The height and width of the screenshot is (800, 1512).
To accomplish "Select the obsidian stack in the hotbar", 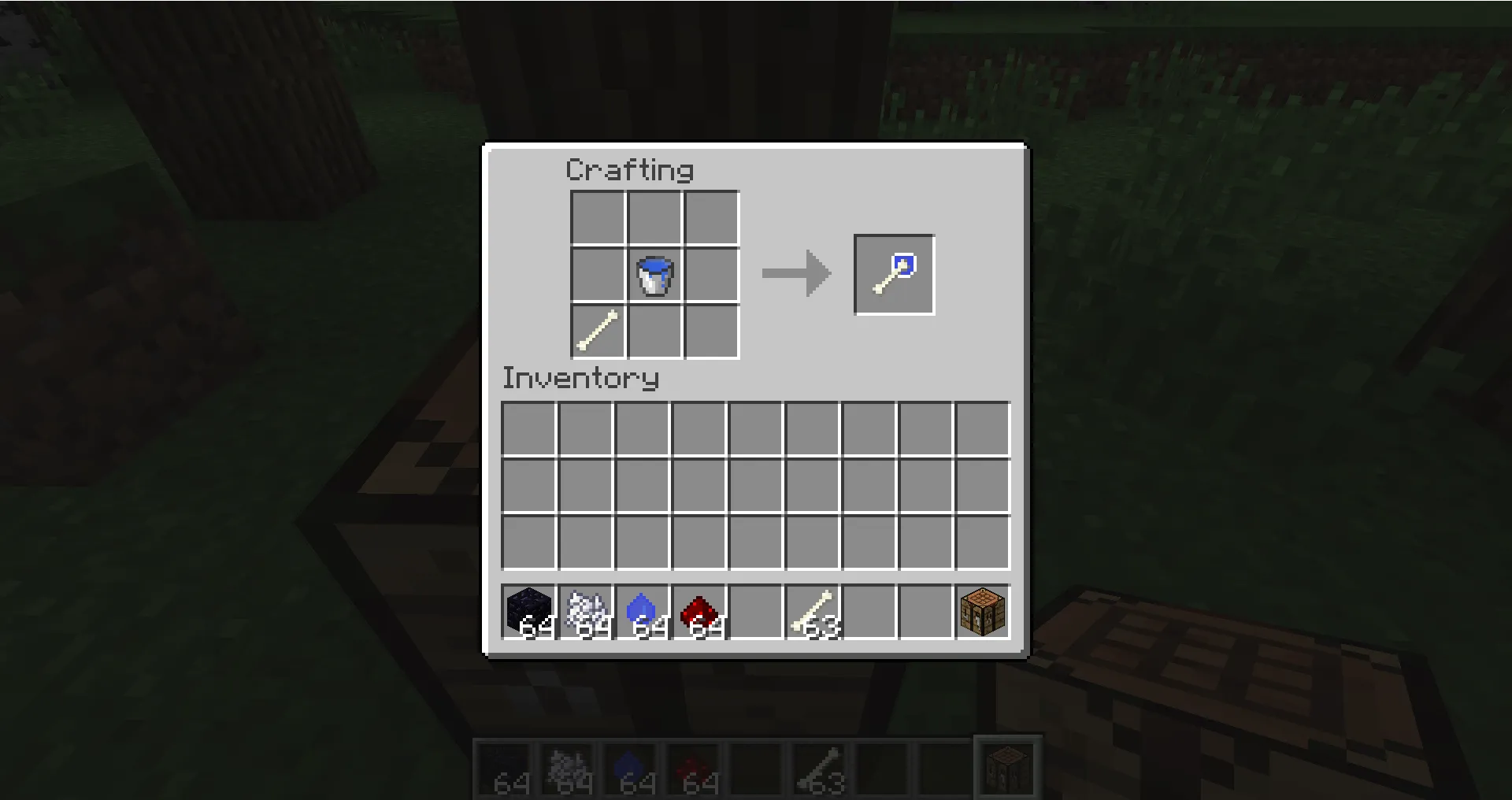I will (529, 613).
